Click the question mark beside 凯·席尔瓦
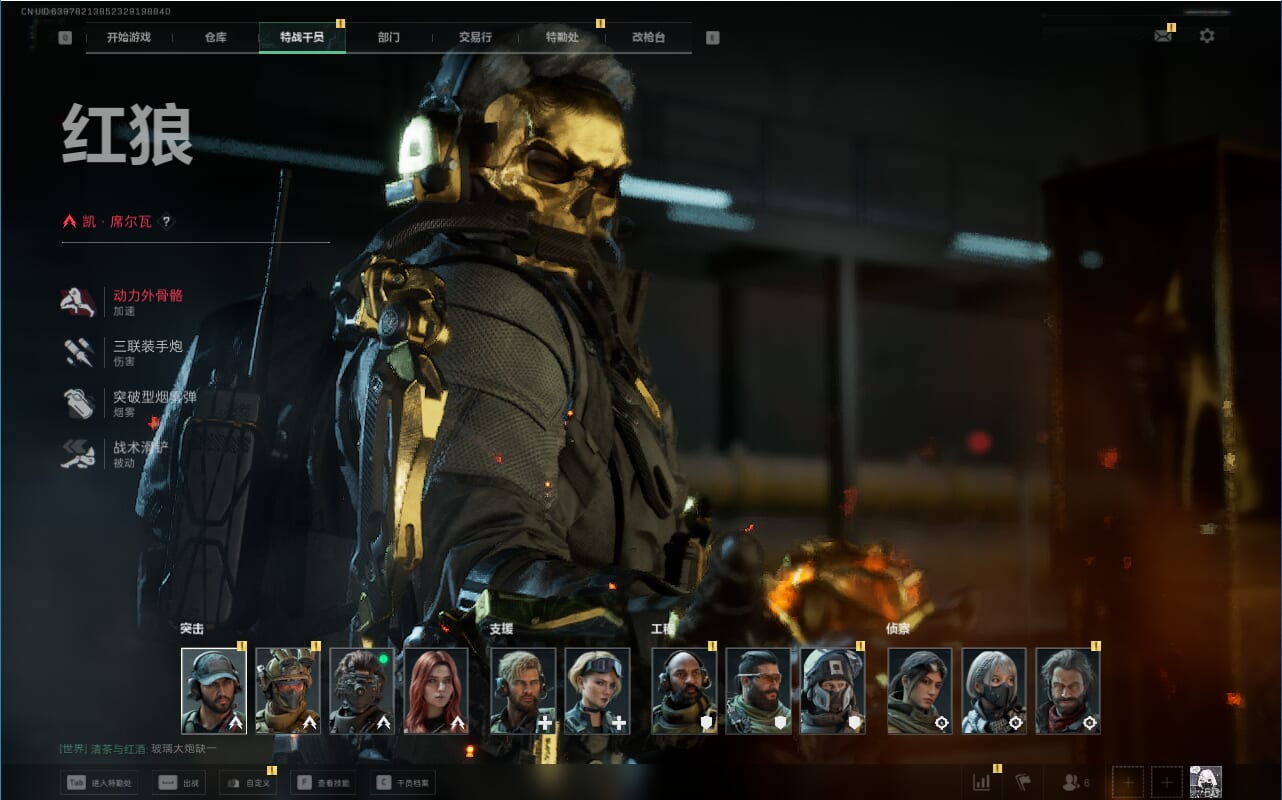 tap(167, 222)
